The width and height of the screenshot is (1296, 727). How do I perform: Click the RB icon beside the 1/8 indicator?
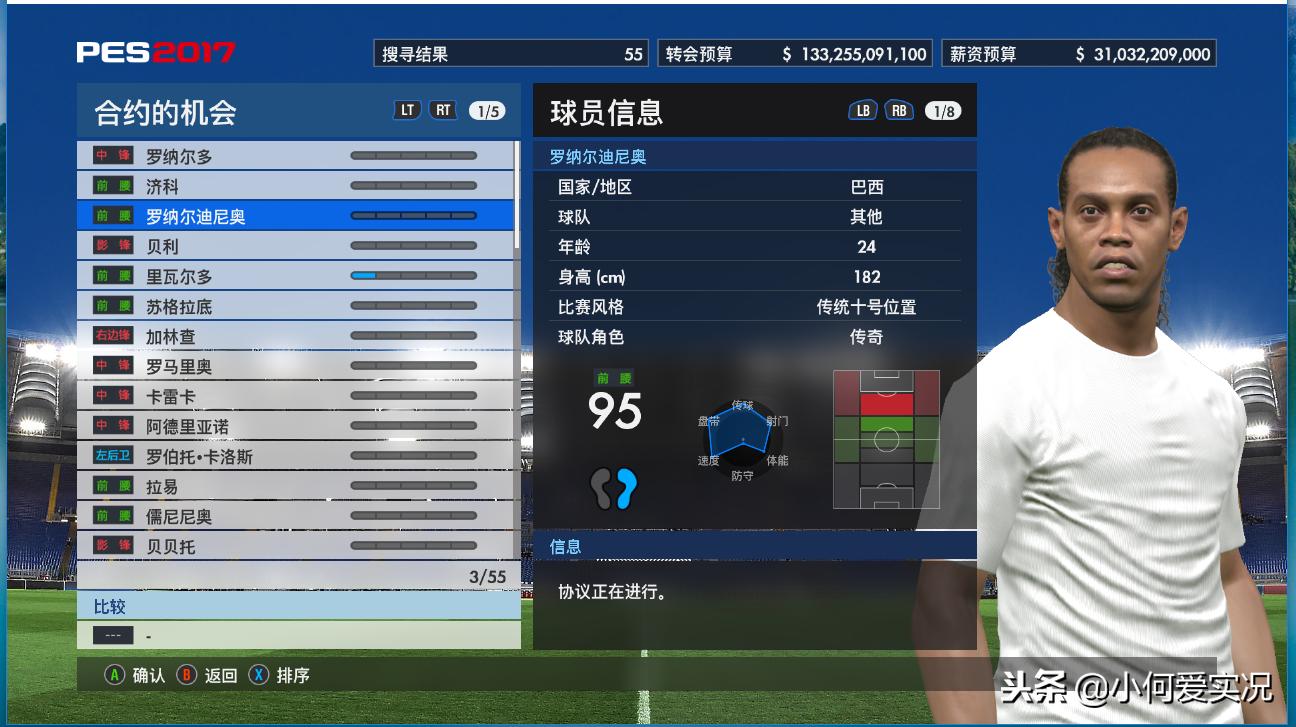[899, 110]
